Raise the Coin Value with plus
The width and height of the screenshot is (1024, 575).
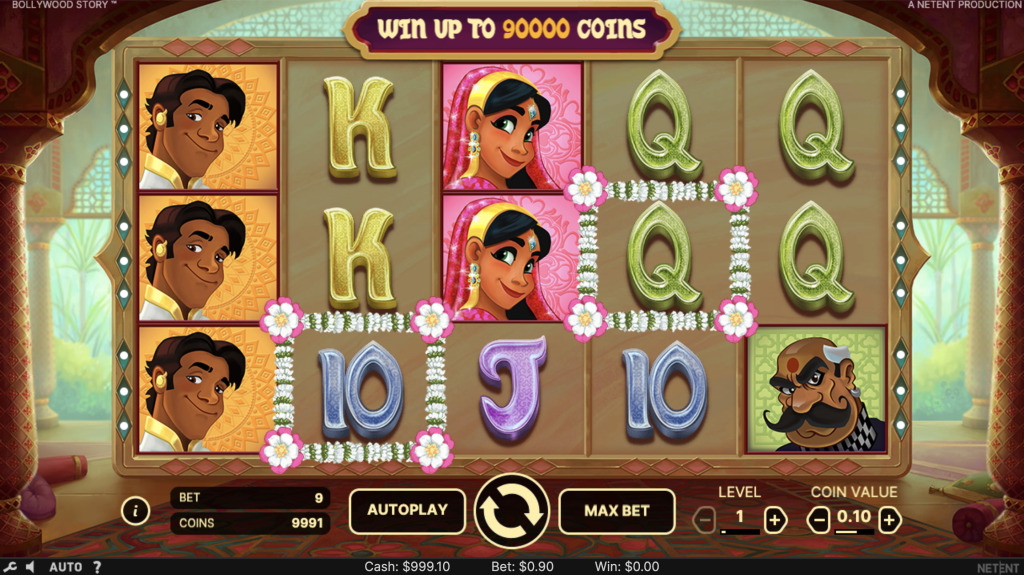(889, 519)
